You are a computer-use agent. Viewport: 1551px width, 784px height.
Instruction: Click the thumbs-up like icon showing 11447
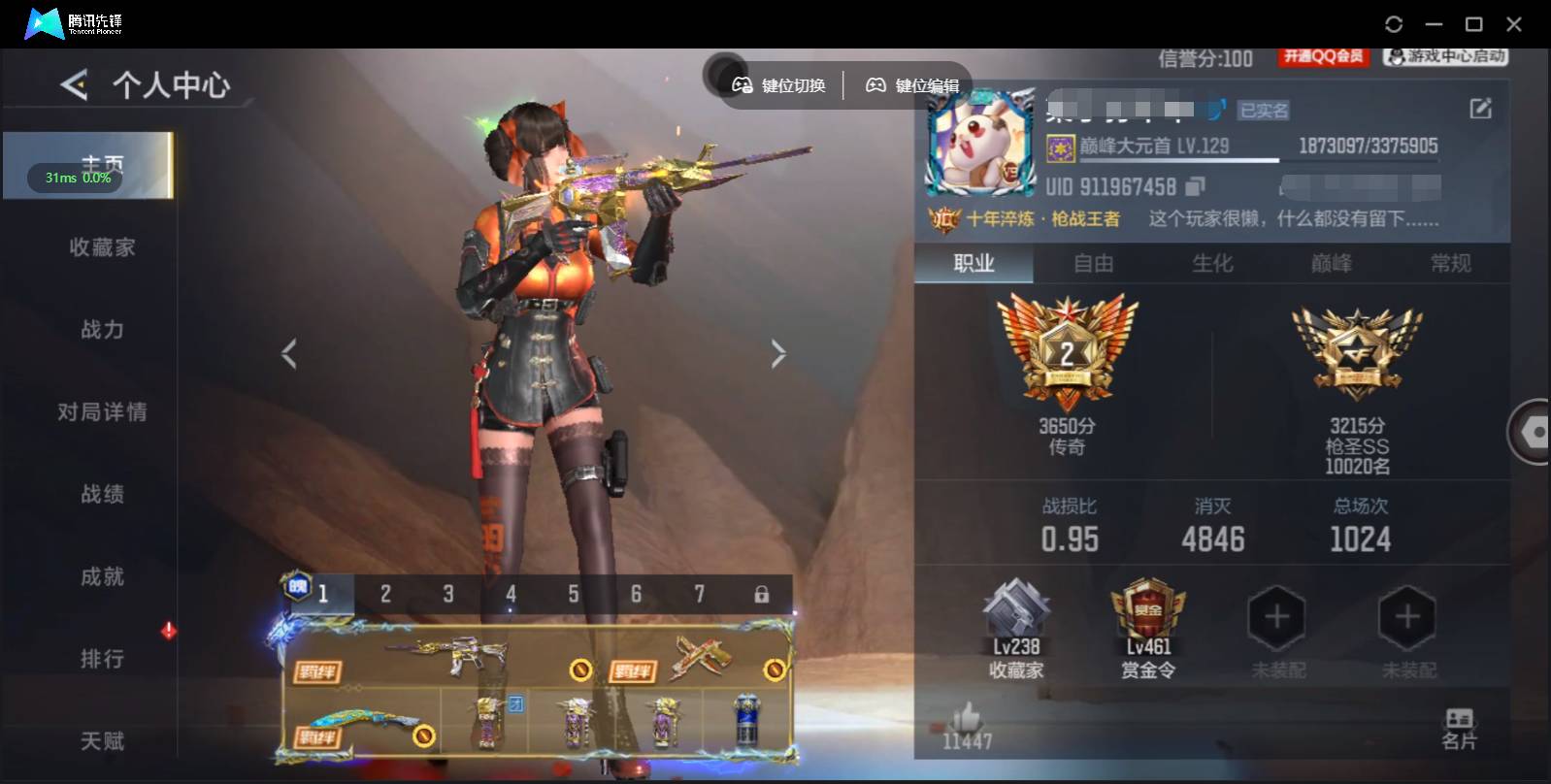[x=968, y=718]
